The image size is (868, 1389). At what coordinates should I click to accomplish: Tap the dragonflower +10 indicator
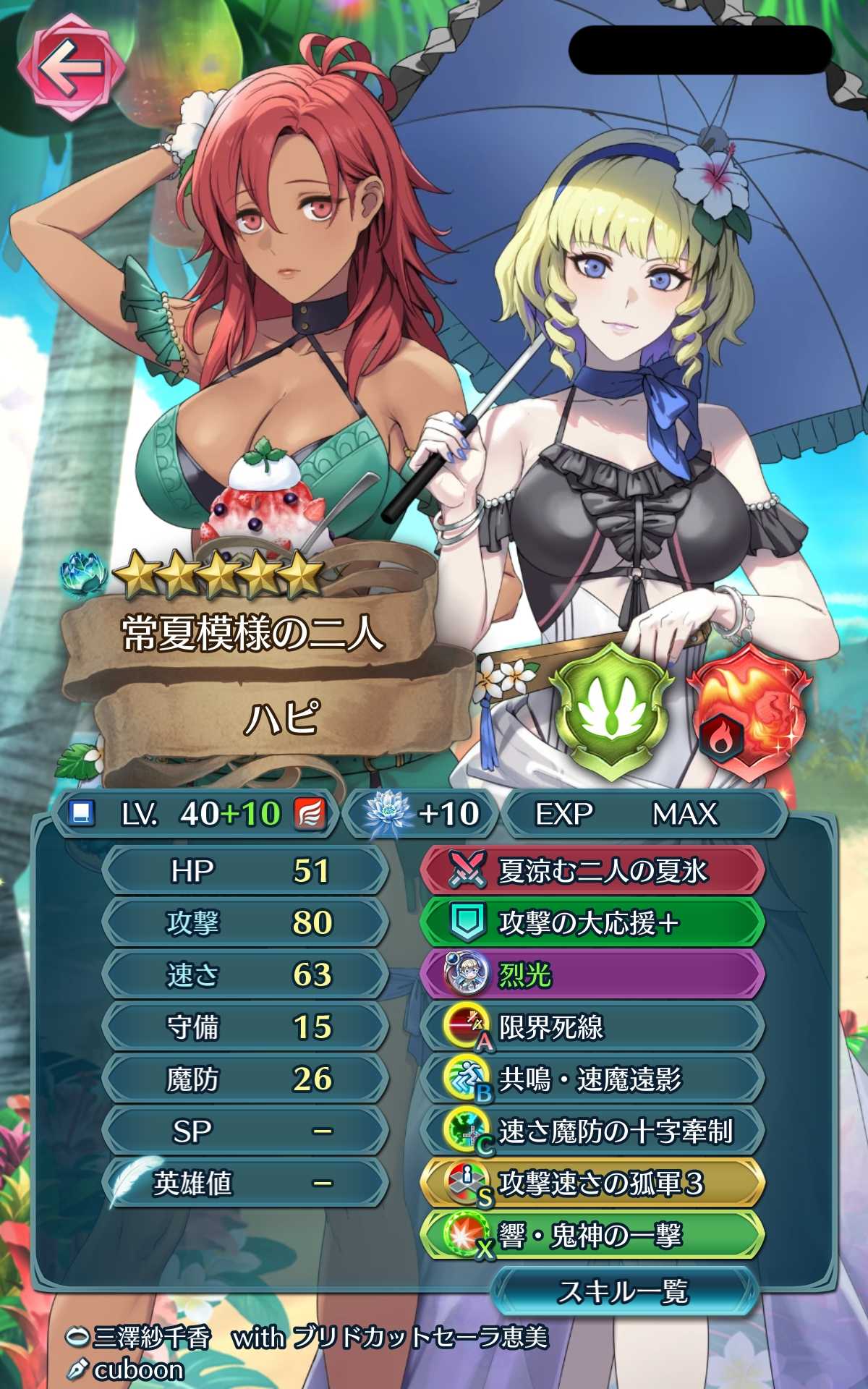click(x=423, y=814)
